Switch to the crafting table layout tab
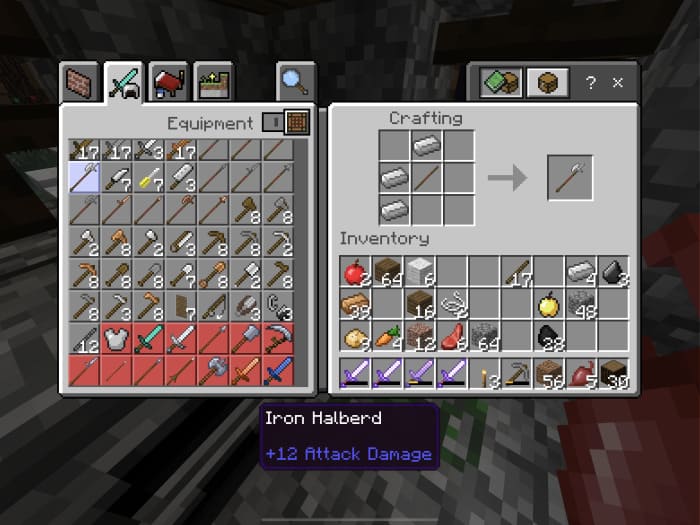The width and height of the screenshot is (700, 525). (x=546, y=82)
